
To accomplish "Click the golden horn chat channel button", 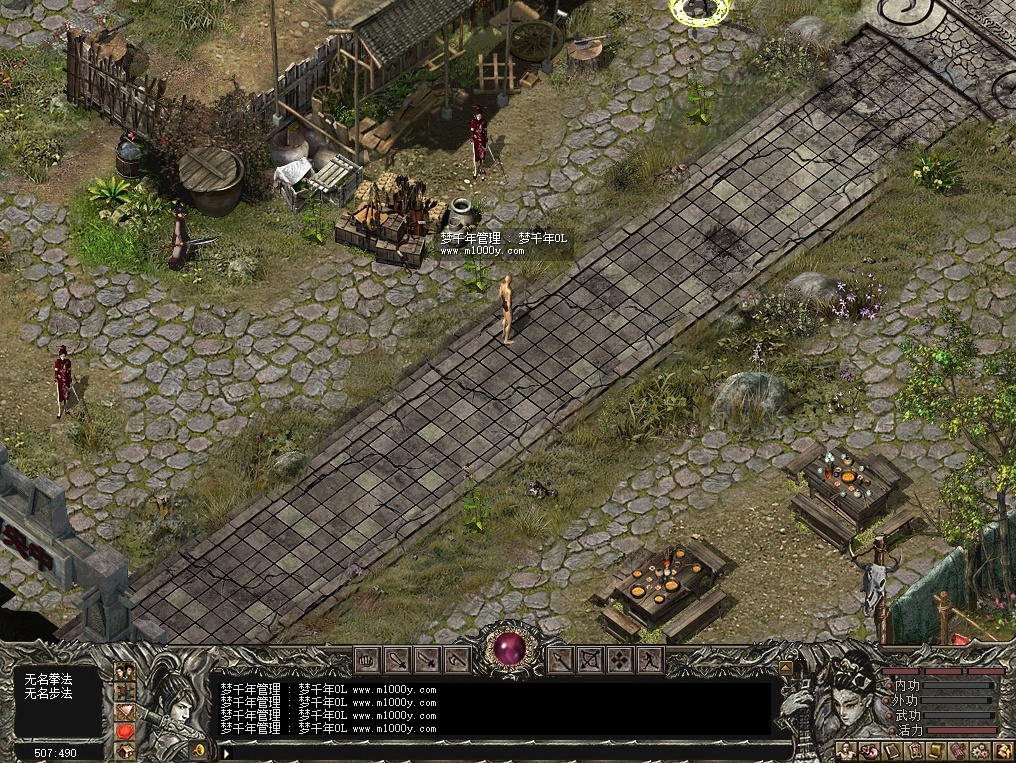I will click(x=200, y=749).
